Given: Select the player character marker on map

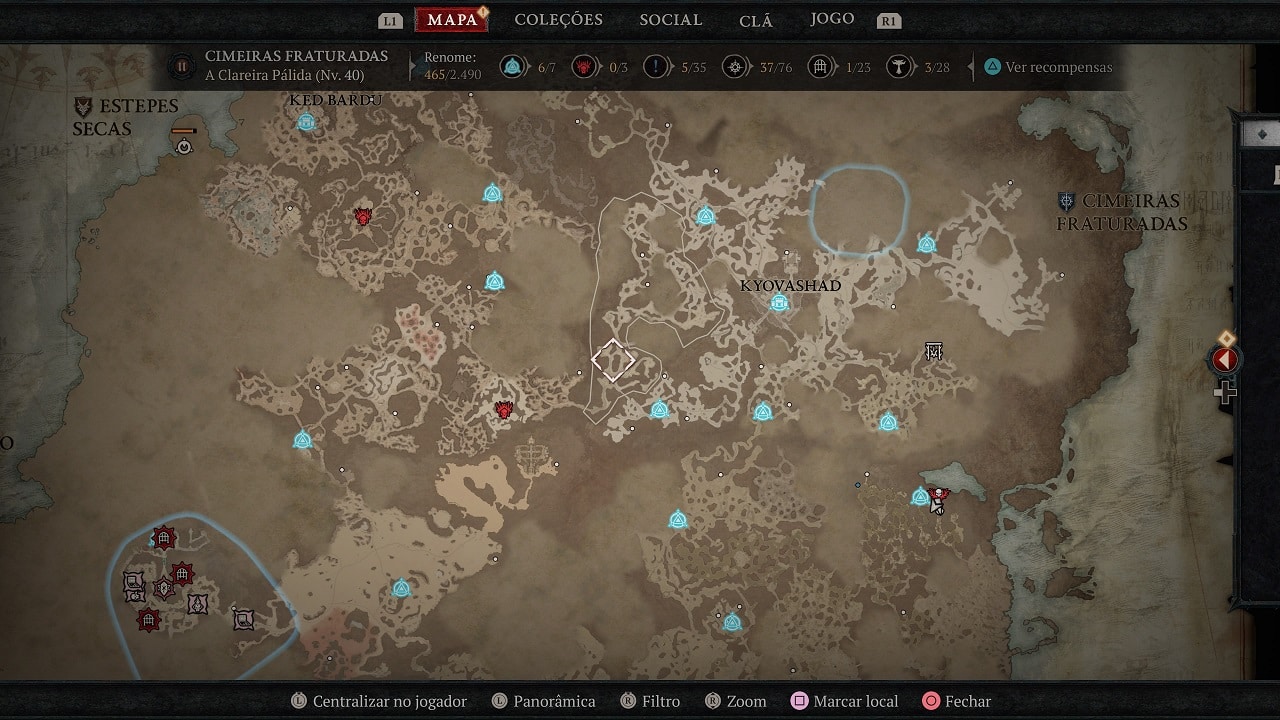Looking at the screenshot, I should (938, 499).
